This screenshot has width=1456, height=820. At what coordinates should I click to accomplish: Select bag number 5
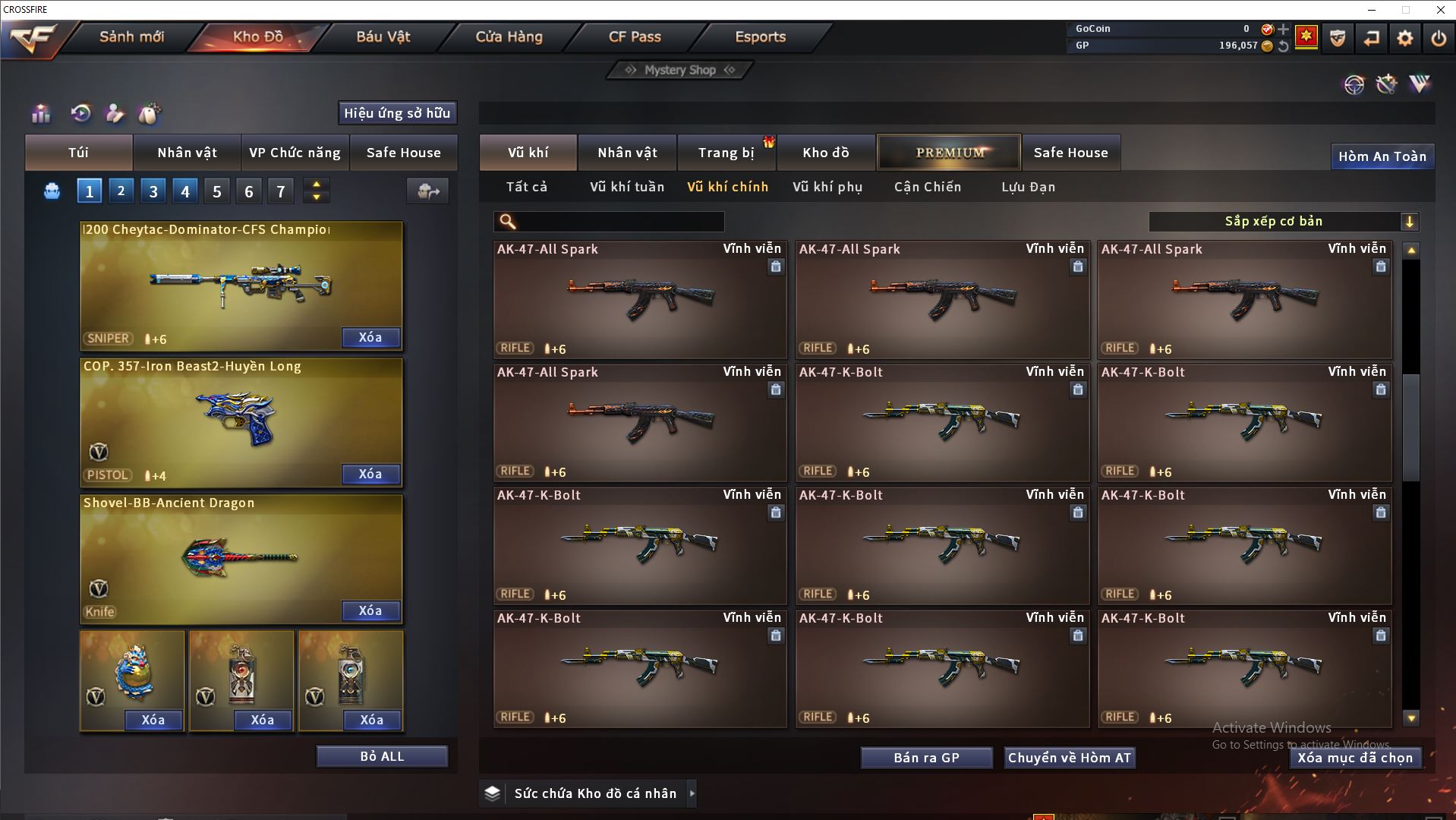[217, 191]
